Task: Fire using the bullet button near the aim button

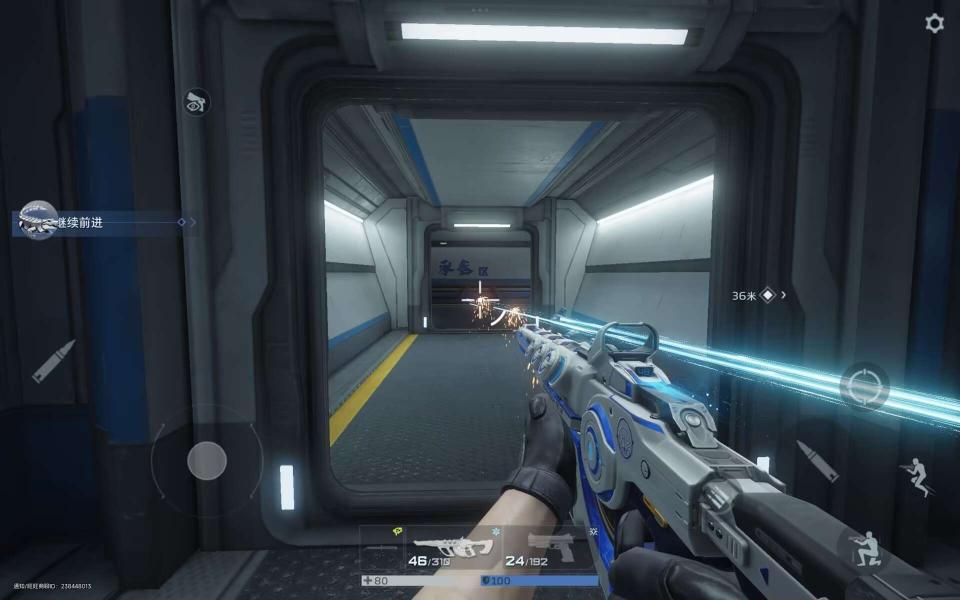Action: click(x=817, y=461)
